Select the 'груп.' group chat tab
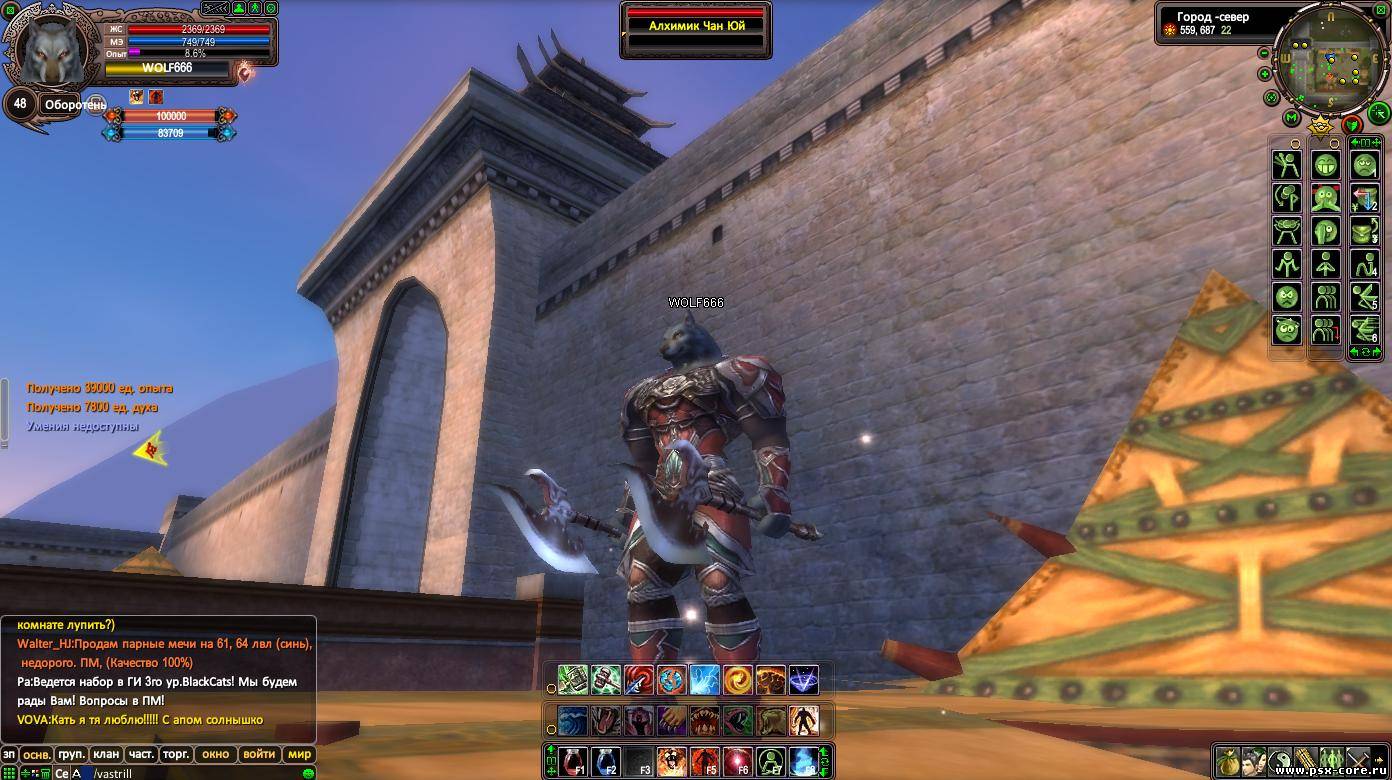The height and width of the screenshot is (780, 1392). click(x=71, y=754)
